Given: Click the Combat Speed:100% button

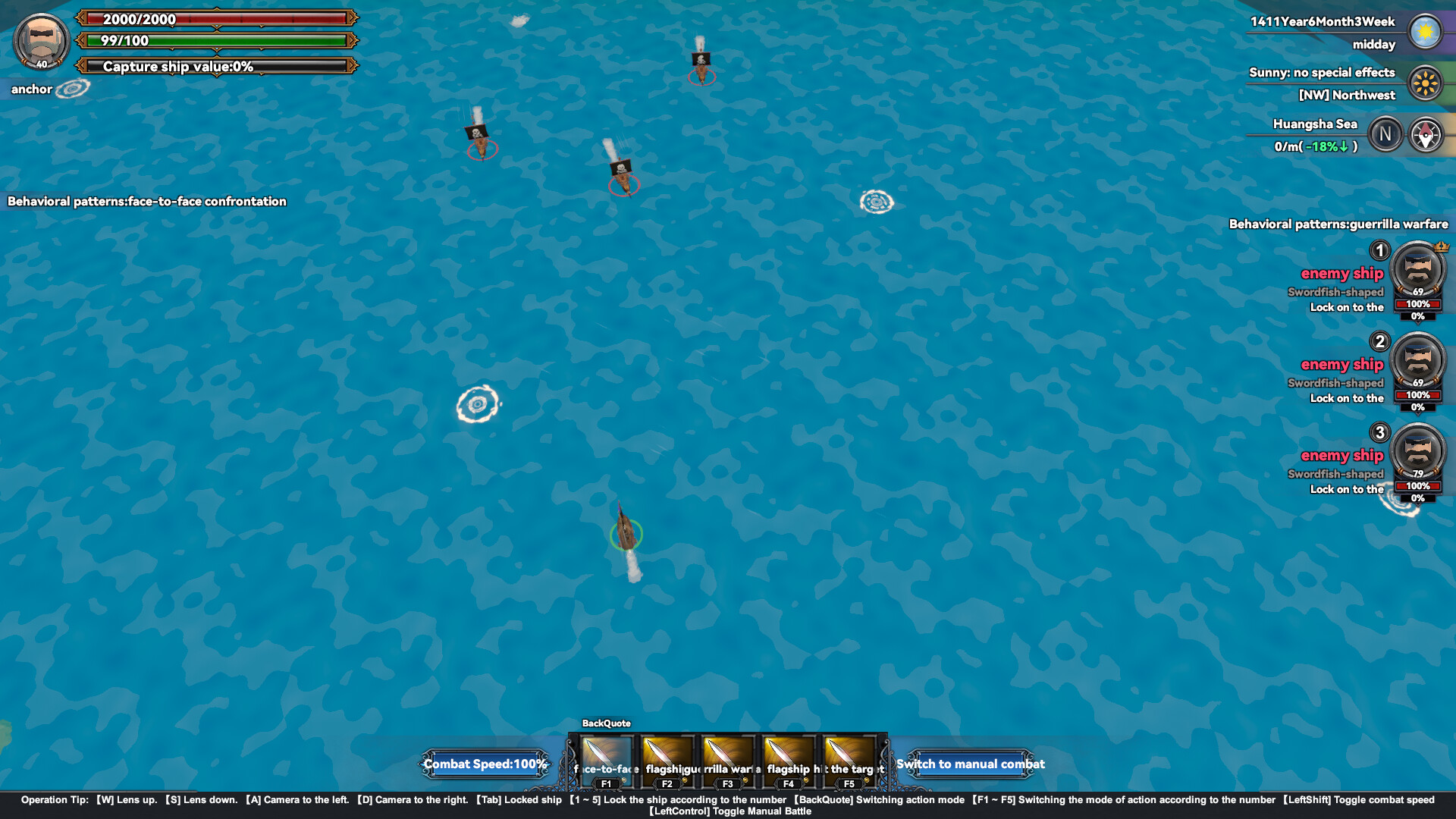Looking at the screenshot, I should pyautogui.click(x=485, y=764).
